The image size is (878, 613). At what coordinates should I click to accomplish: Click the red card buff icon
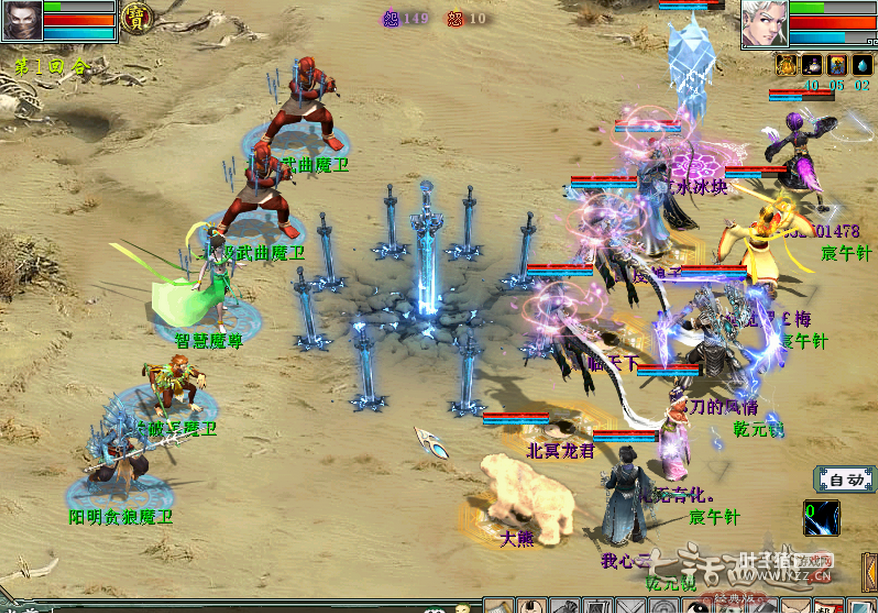(x=837, y=65)
